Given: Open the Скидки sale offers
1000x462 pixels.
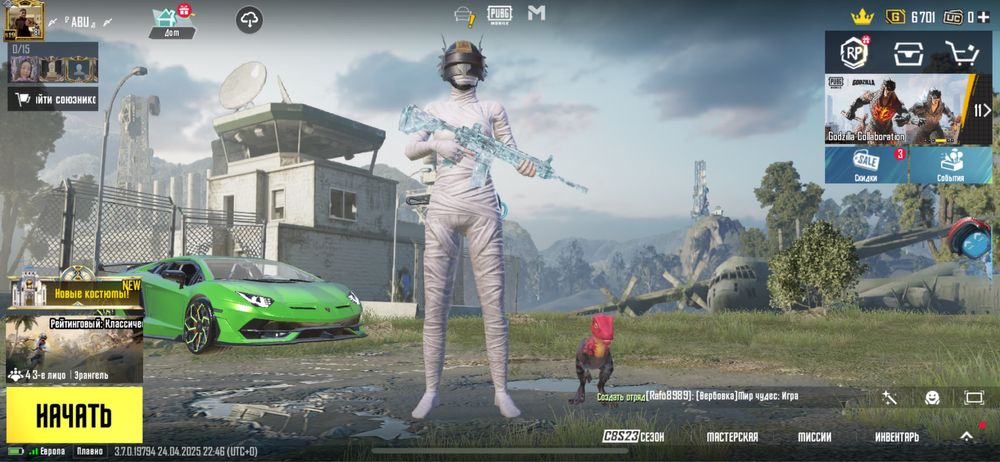Looking at the screenshot, I should [x=866, y=165].
